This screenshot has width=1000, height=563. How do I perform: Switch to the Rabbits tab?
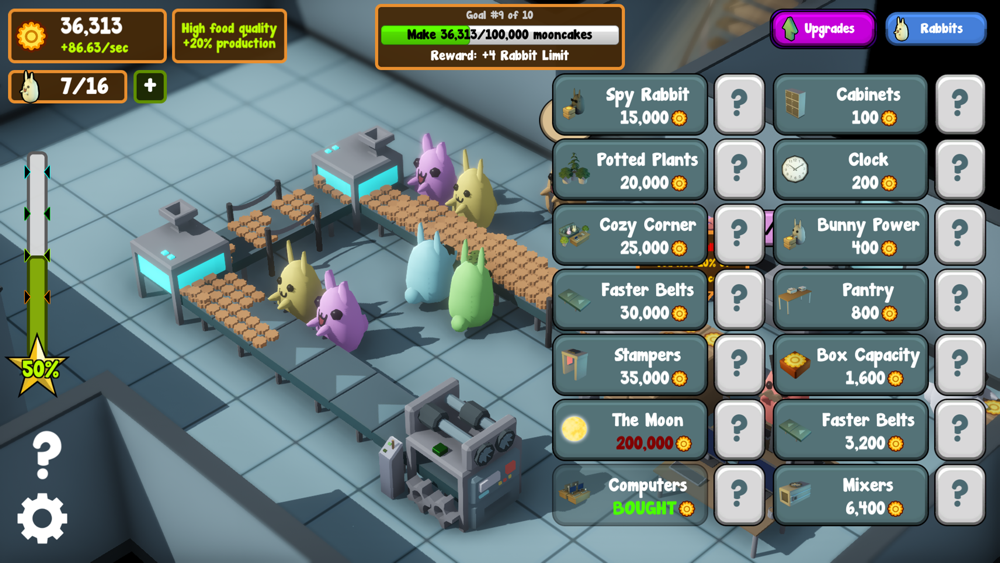point(935,28)
